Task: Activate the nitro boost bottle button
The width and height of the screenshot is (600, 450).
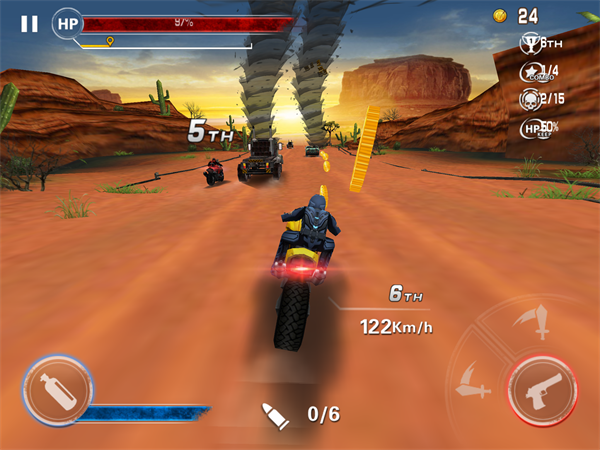Action: pyautogui.click(x=57, y=391)
